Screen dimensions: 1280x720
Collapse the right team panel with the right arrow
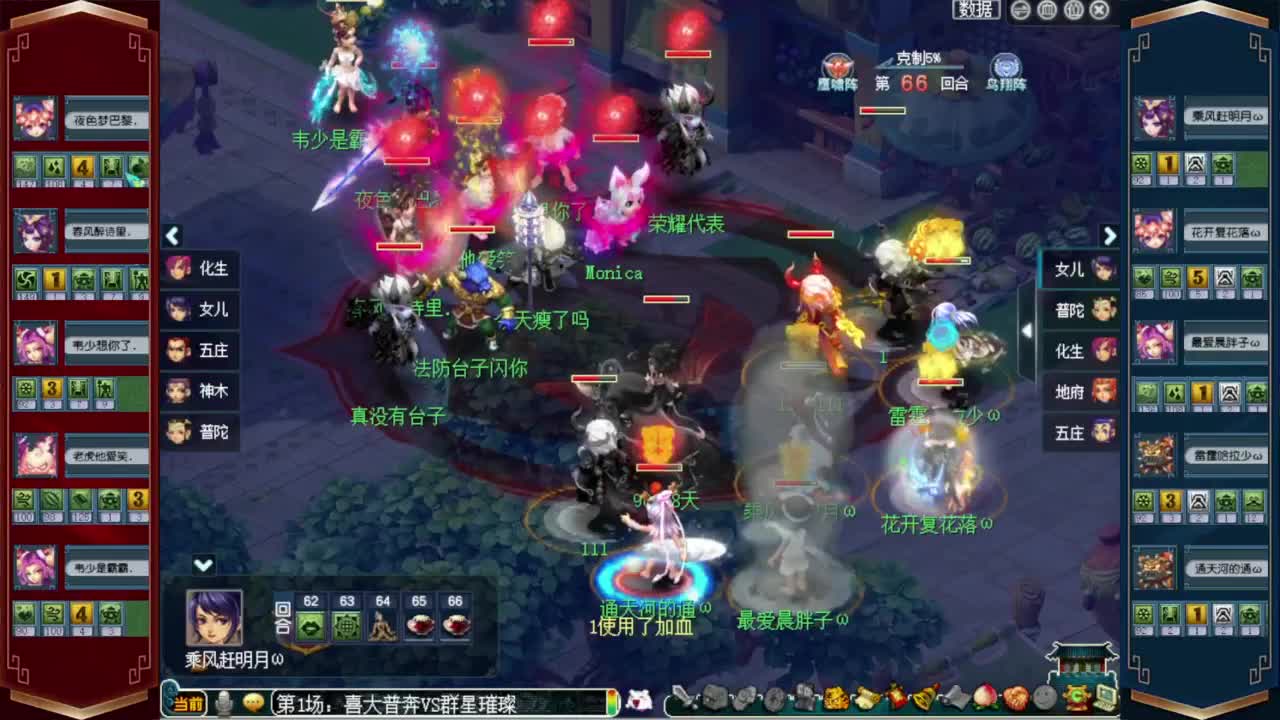pyautogui.click(x=1110, y=237)
